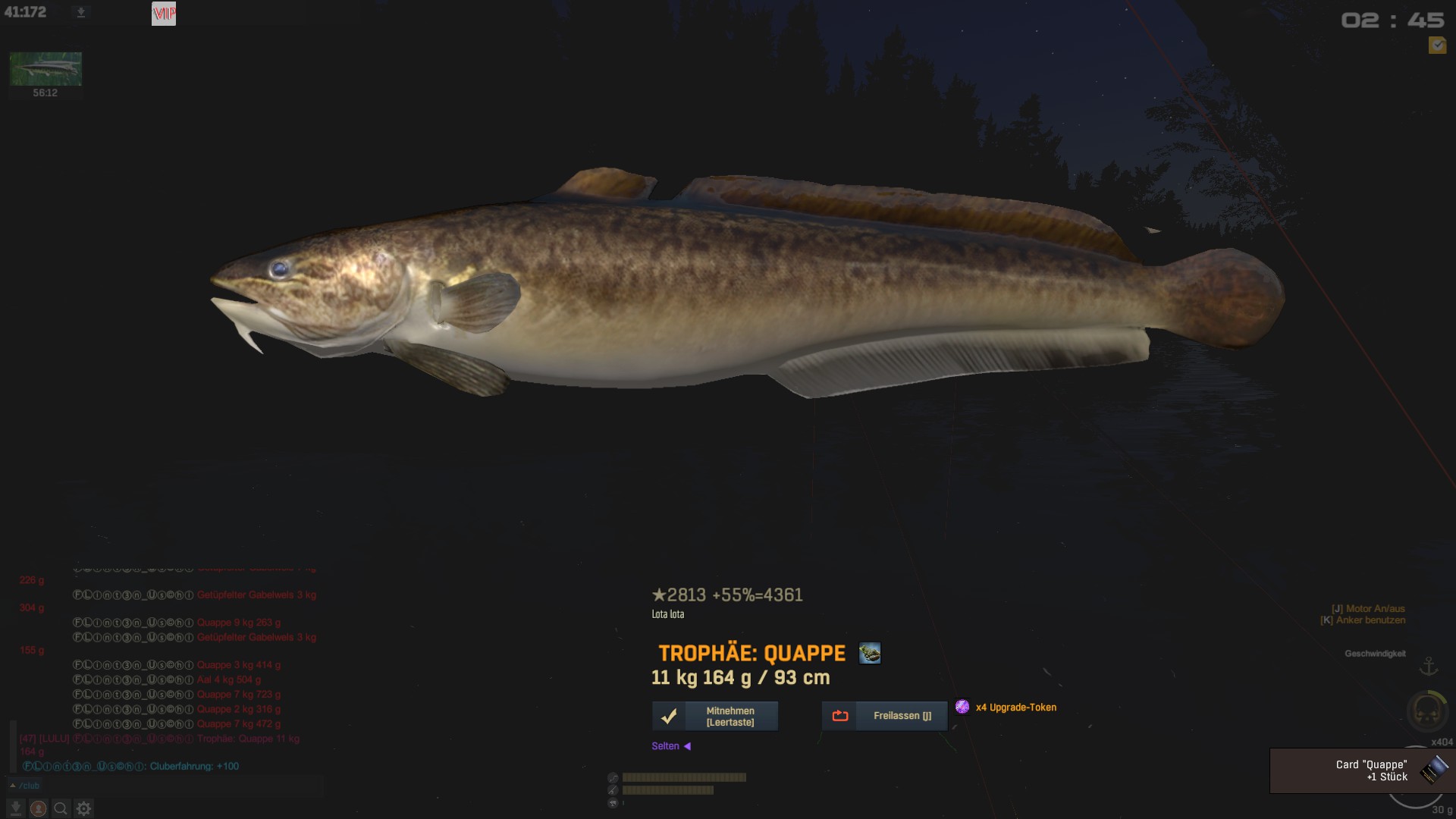
Task: Click the anchor icon on the right
Action: (1429, 667)
